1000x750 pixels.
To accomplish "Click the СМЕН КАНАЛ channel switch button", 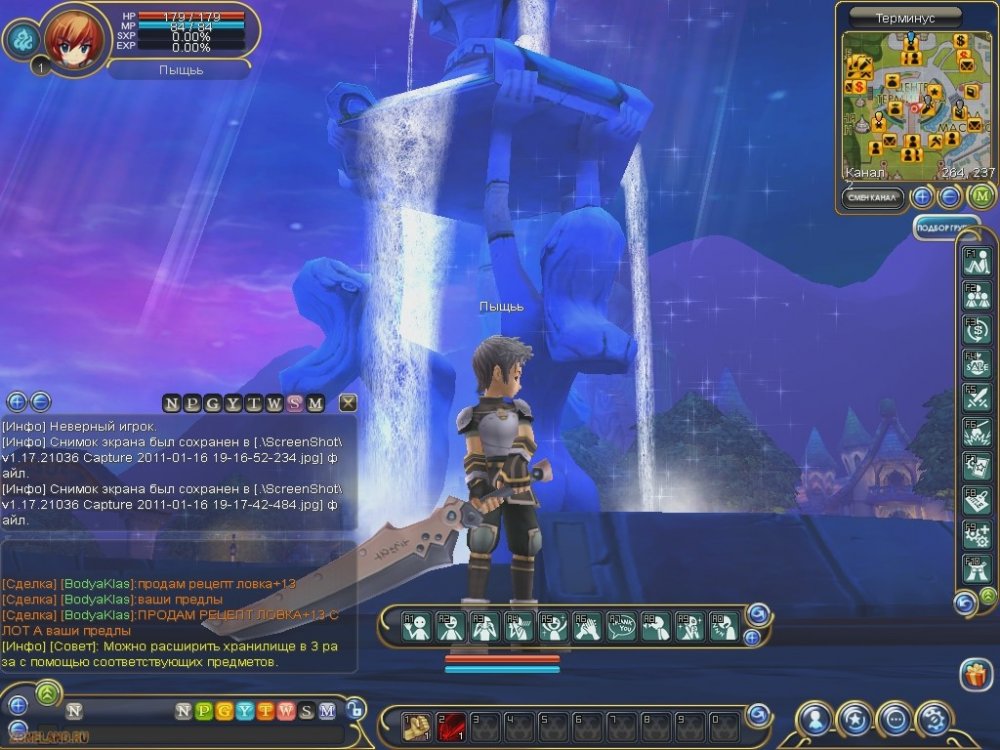I will coord(873,197).
